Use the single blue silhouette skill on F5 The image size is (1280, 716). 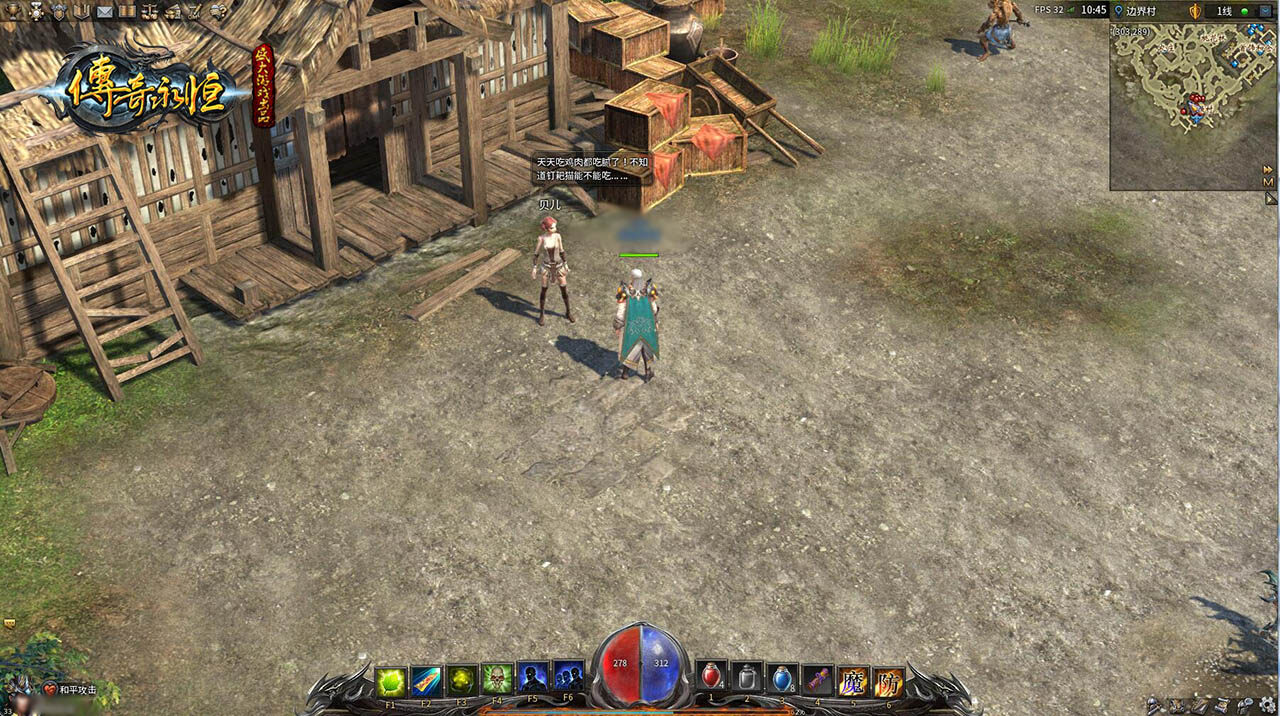coord(532,680)
